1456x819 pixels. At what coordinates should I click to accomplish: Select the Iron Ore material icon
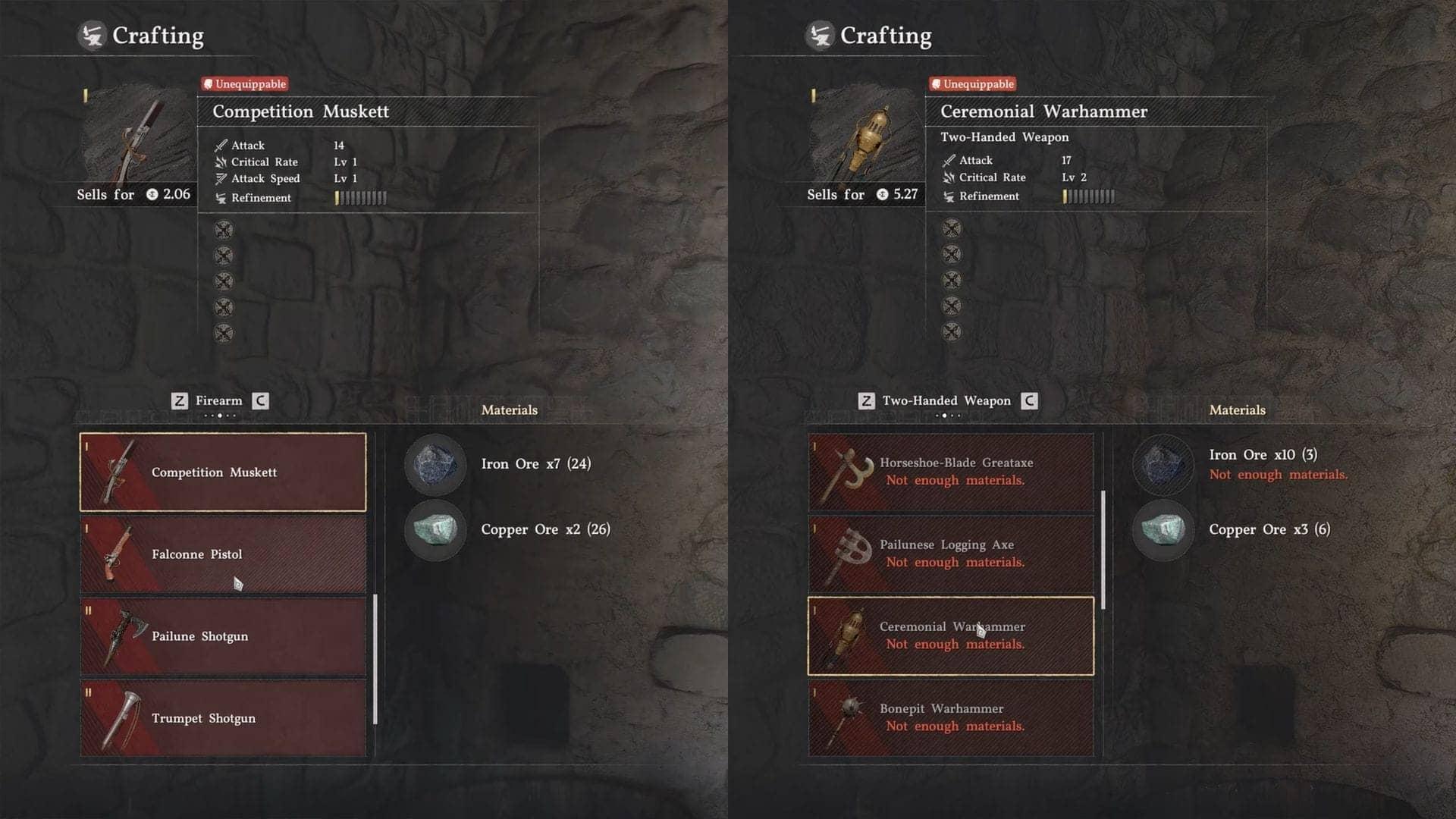coord(435,465)
